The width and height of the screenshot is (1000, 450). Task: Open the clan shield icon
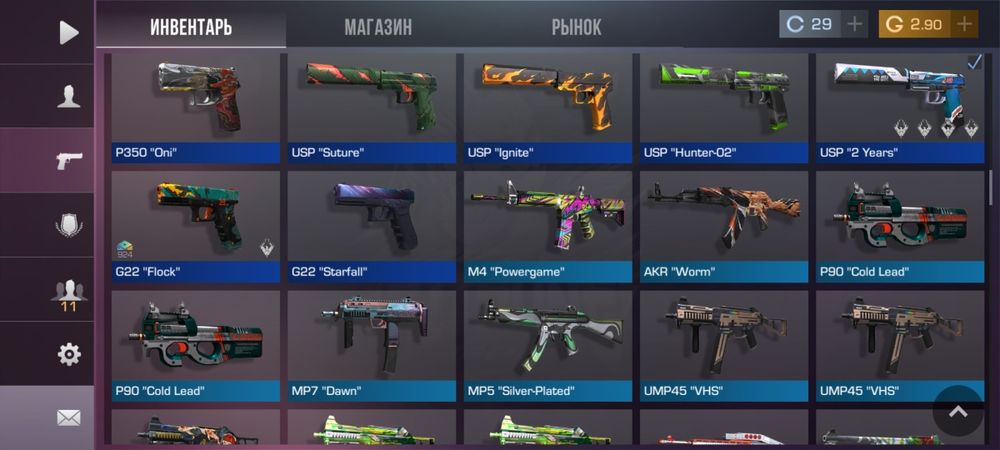[68, 226]
